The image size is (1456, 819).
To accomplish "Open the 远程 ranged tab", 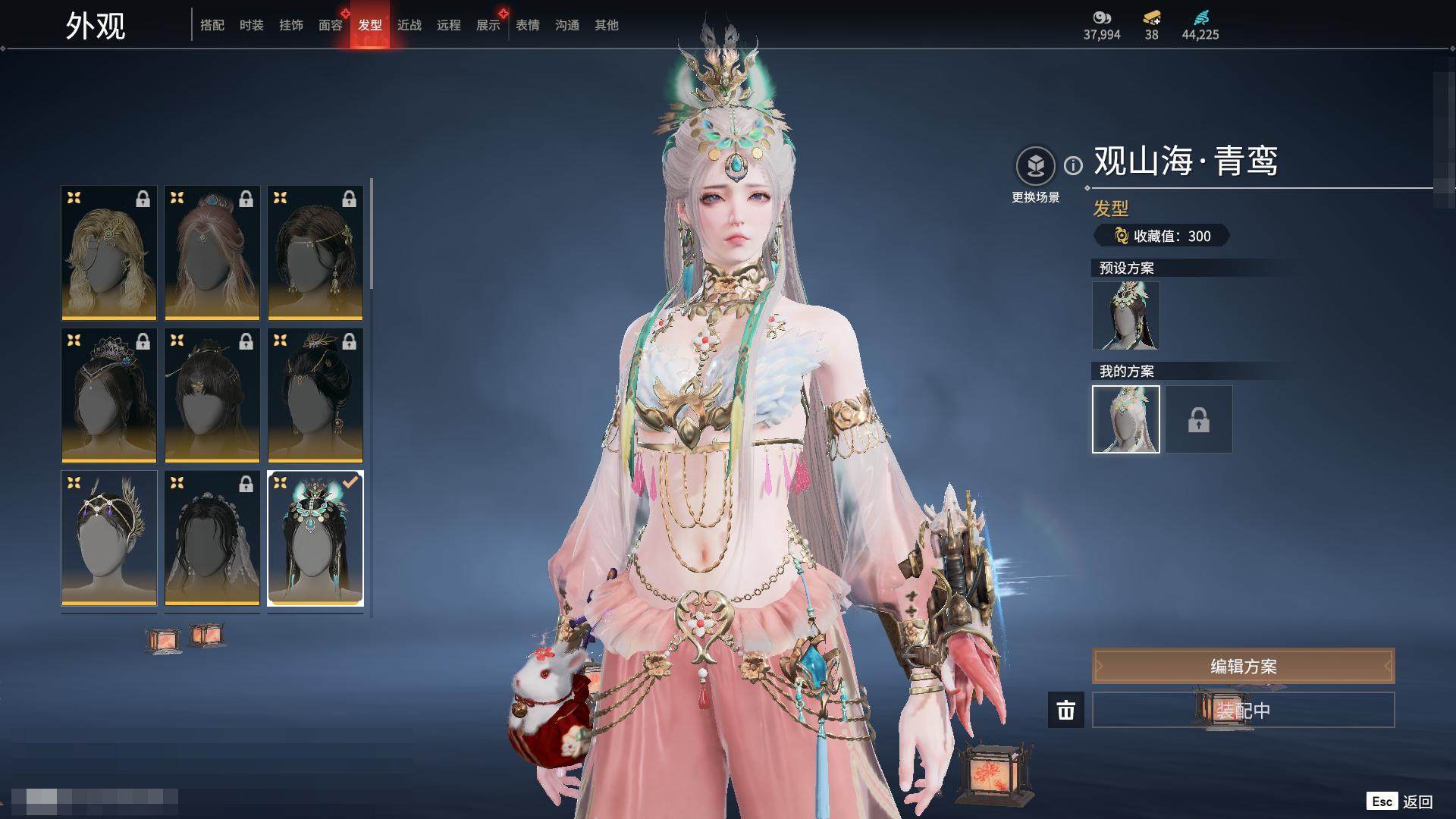I will coord(449,25).
